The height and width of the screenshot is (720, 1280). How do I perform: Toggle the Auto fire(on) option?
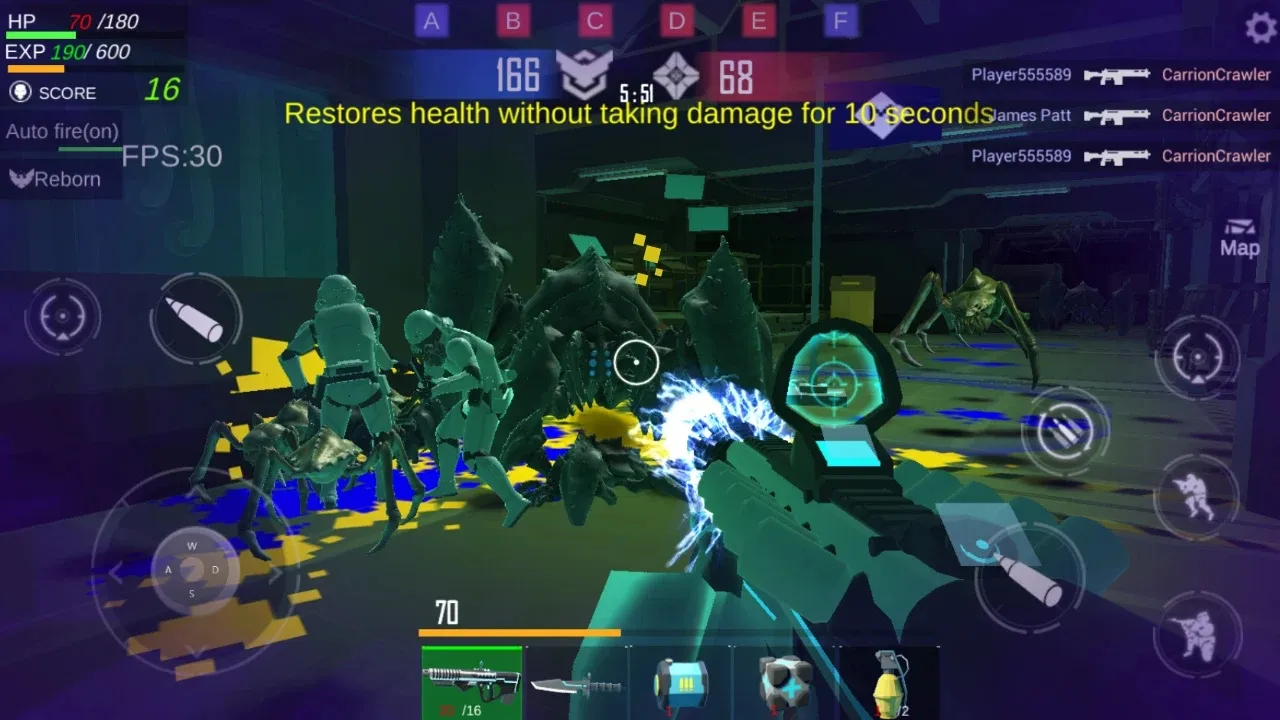62,131
